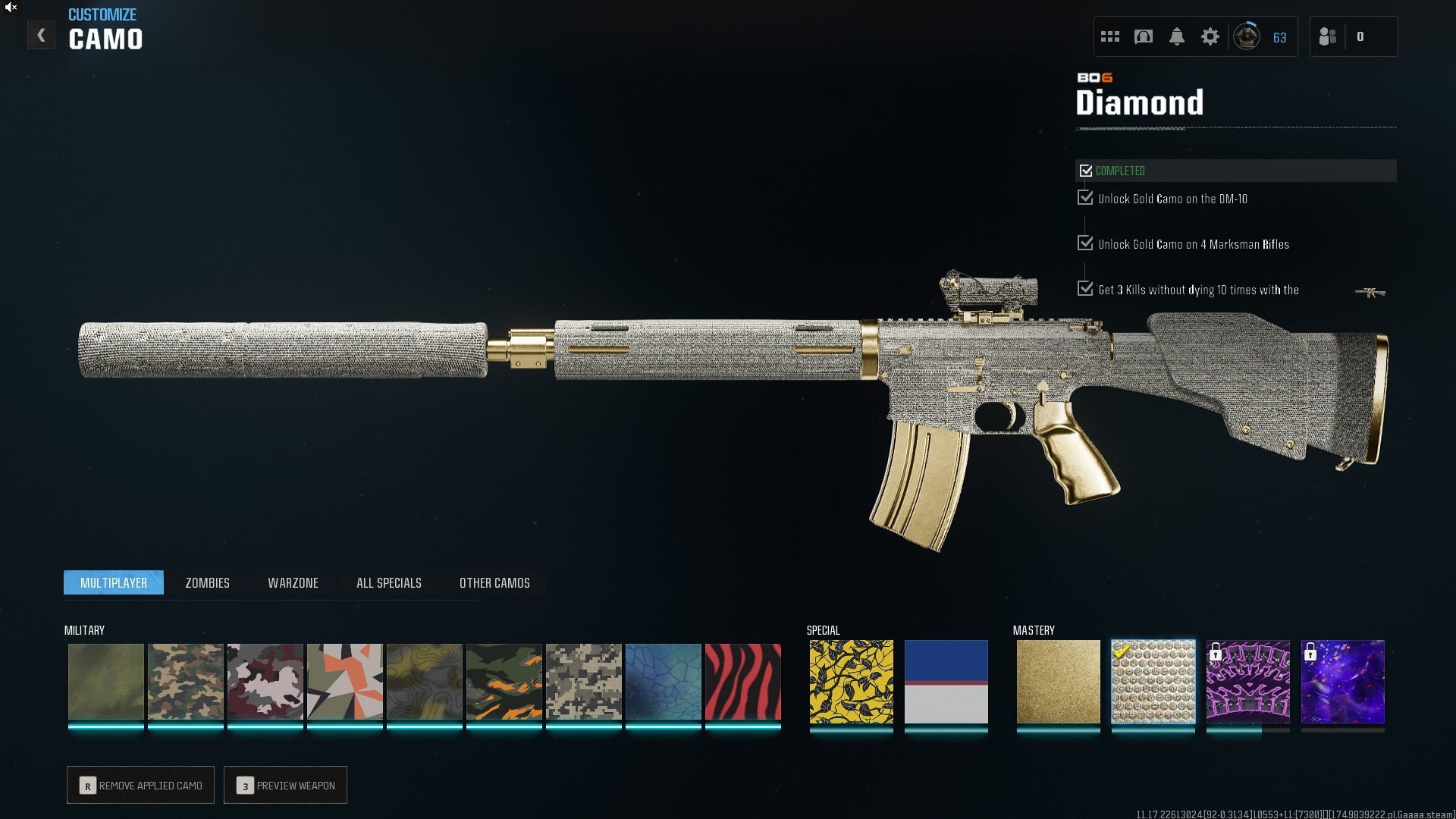
Task: Open the notifications bell
Action: click(x=1176, y=36)
